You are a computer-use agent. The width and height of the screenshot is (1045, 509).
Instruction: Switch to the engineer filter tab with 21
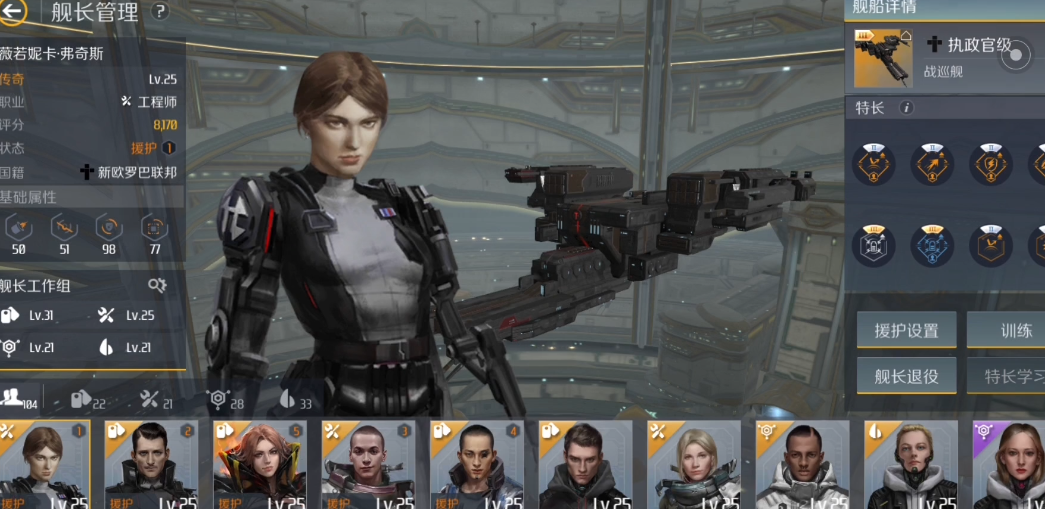point(156,399)
